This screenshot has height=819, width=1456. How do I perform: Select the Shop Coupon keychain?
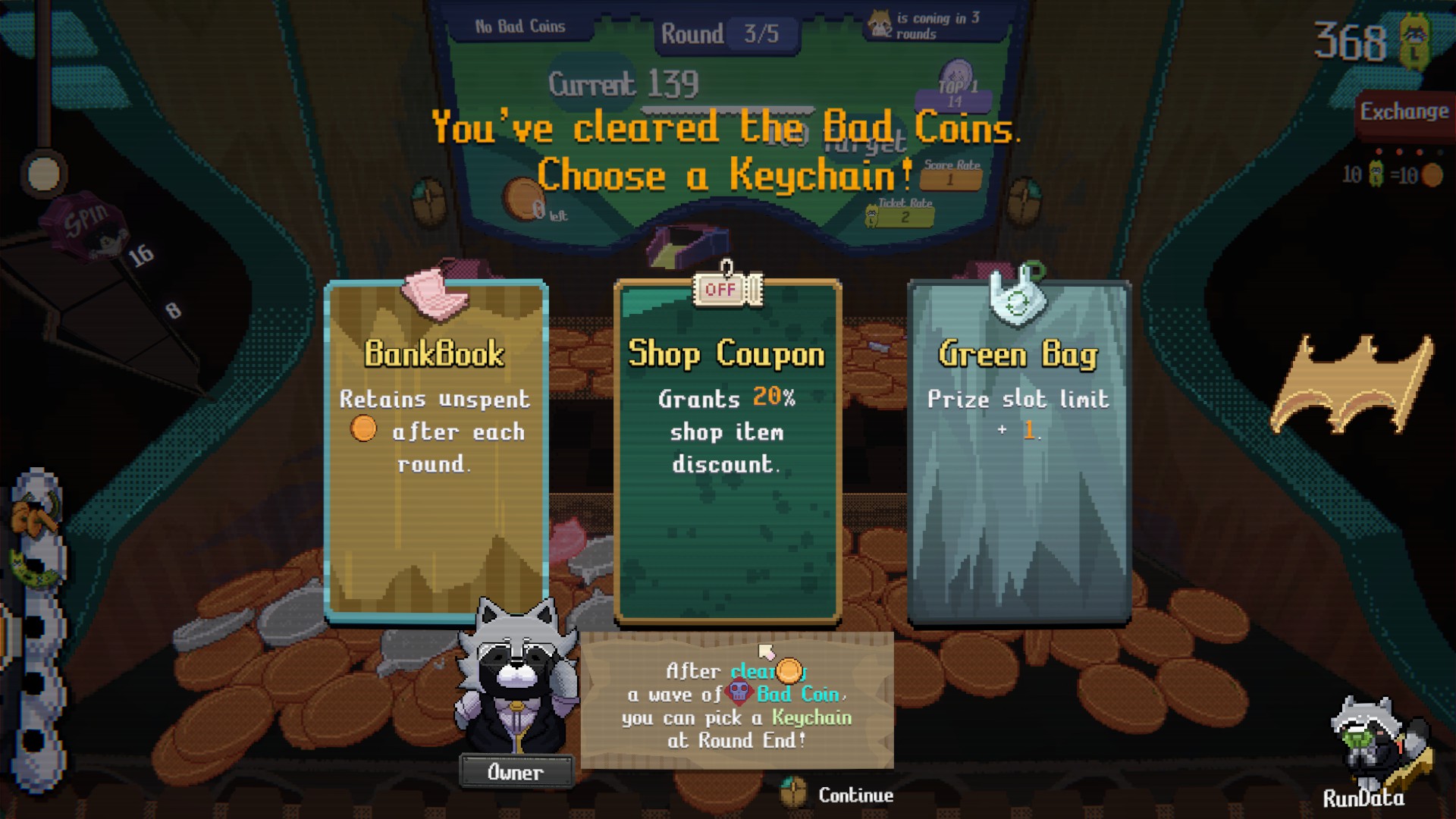726,455
